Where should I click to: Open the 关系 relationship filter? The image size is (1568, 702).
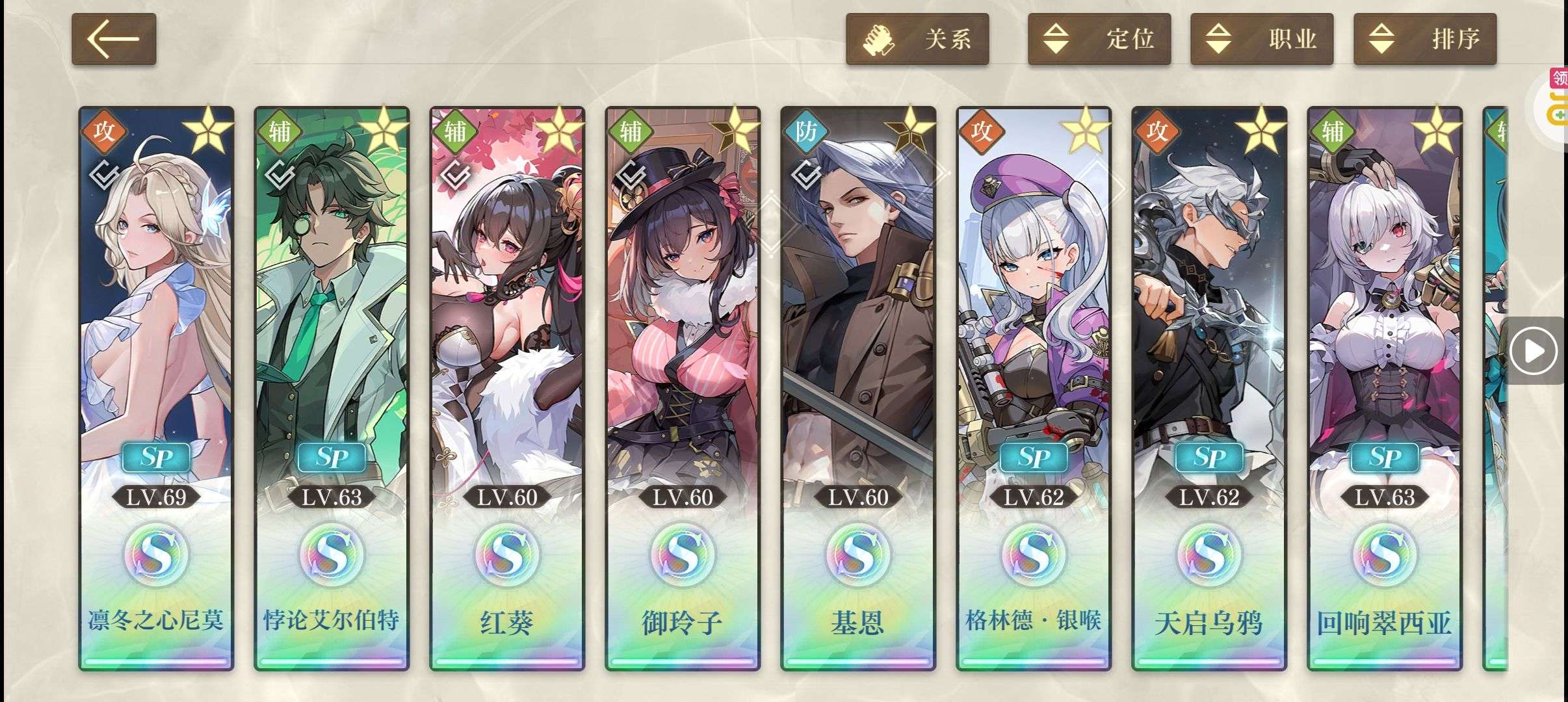click(x=917, y=39)
